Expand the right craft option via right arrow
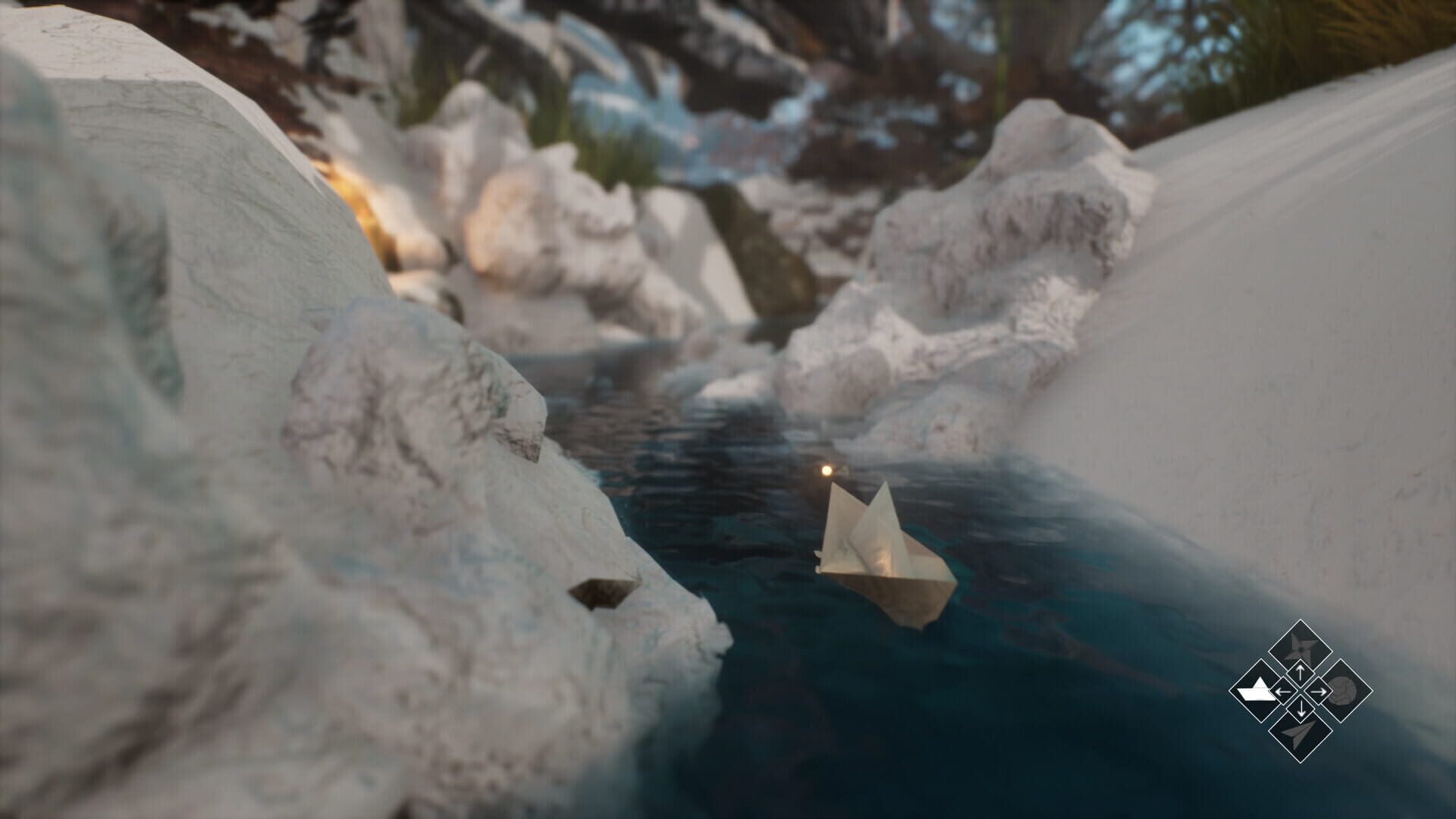1456x819 pixels. click(1318, 691)
